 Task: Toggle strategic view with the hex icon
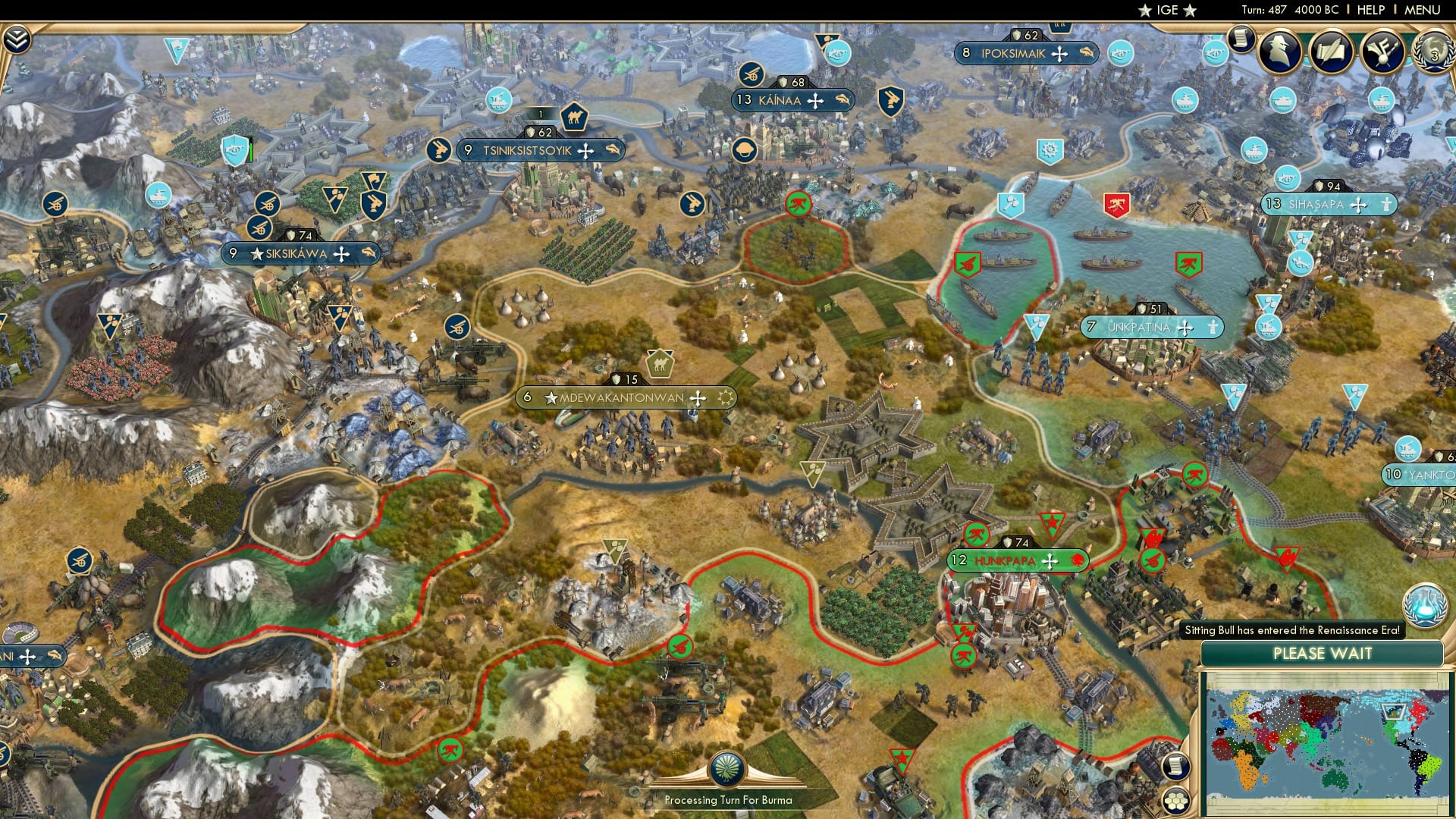[1175, 802]
